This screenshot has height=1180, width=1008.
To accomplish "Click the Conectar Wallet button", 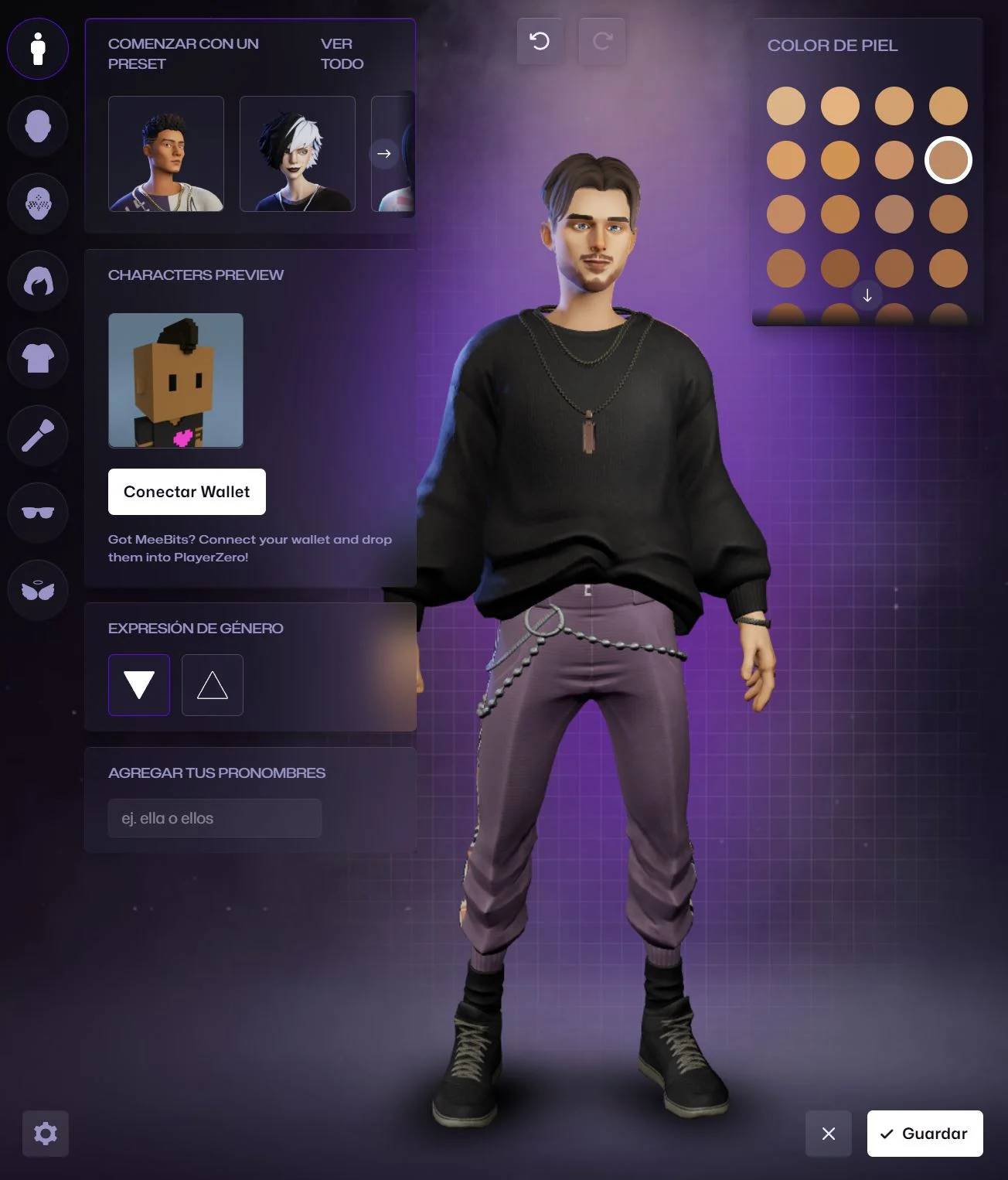I will click(x=186, y=492).
